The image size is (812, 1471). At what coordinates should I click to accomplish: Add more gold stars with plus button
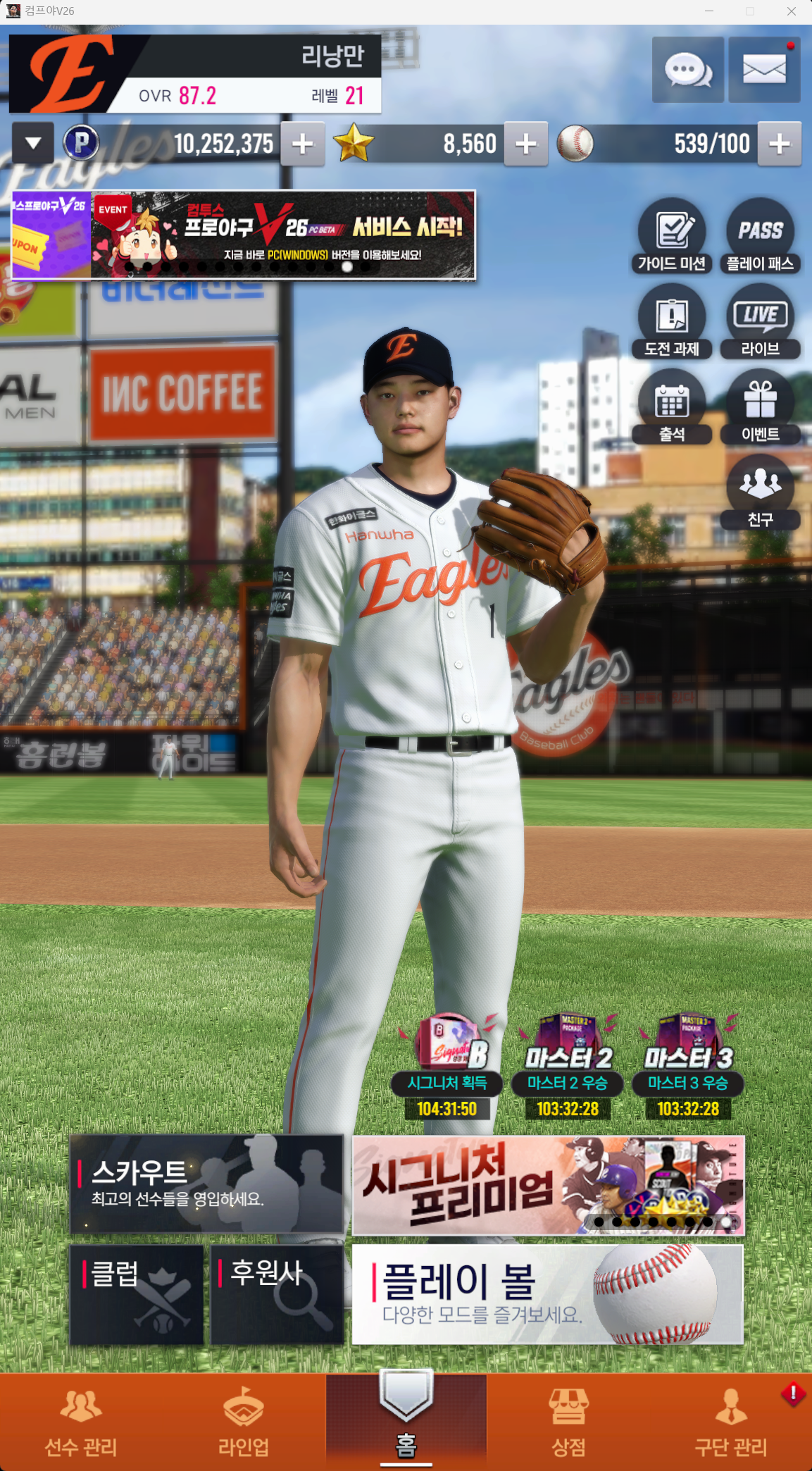pos(525,144)
